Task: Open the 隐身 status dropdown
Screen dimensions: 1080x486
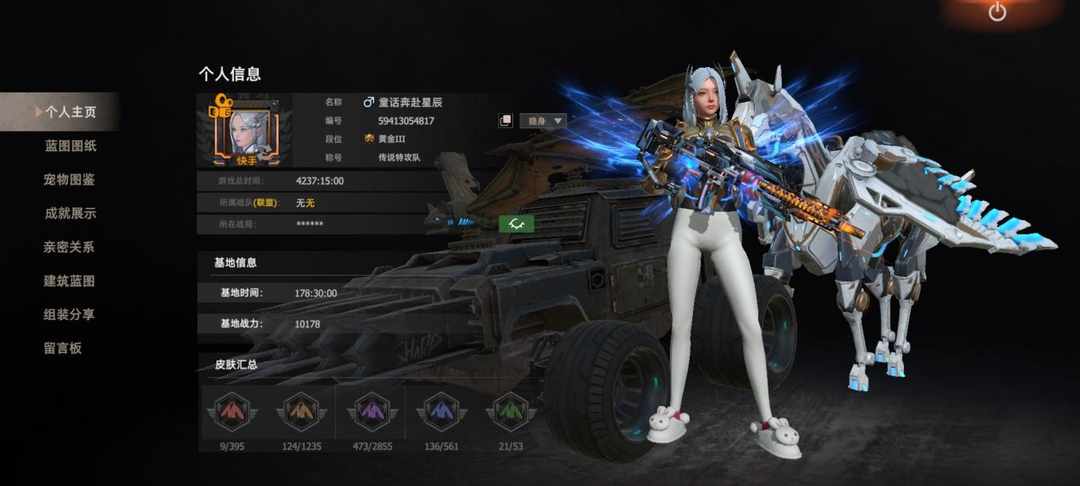Action: coord(545,121)
